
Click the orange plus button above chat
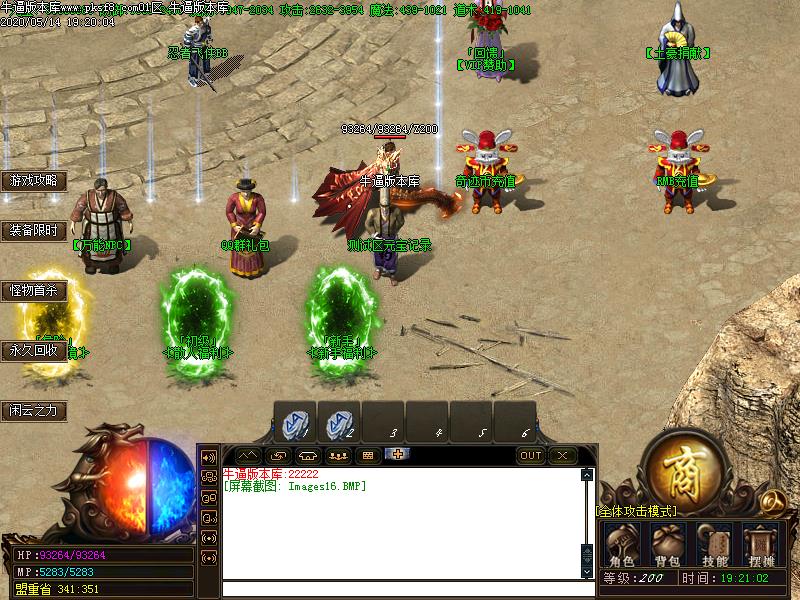(398, 455)
